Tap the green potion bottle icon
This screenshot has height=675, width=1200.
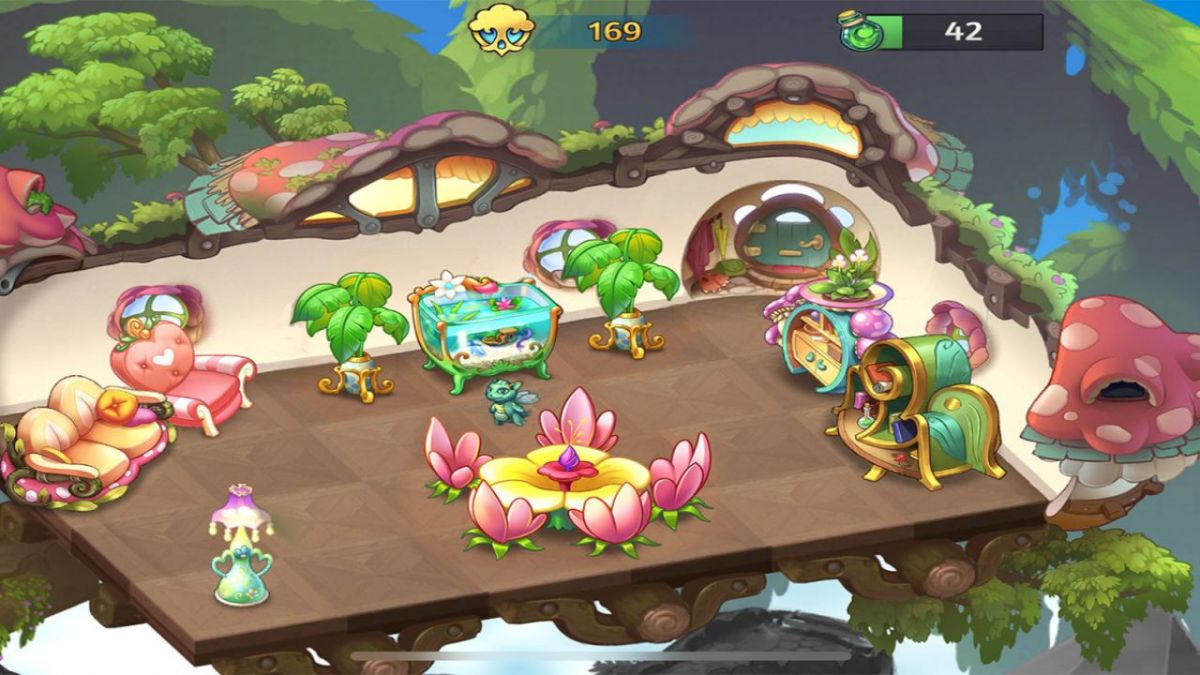859,31
